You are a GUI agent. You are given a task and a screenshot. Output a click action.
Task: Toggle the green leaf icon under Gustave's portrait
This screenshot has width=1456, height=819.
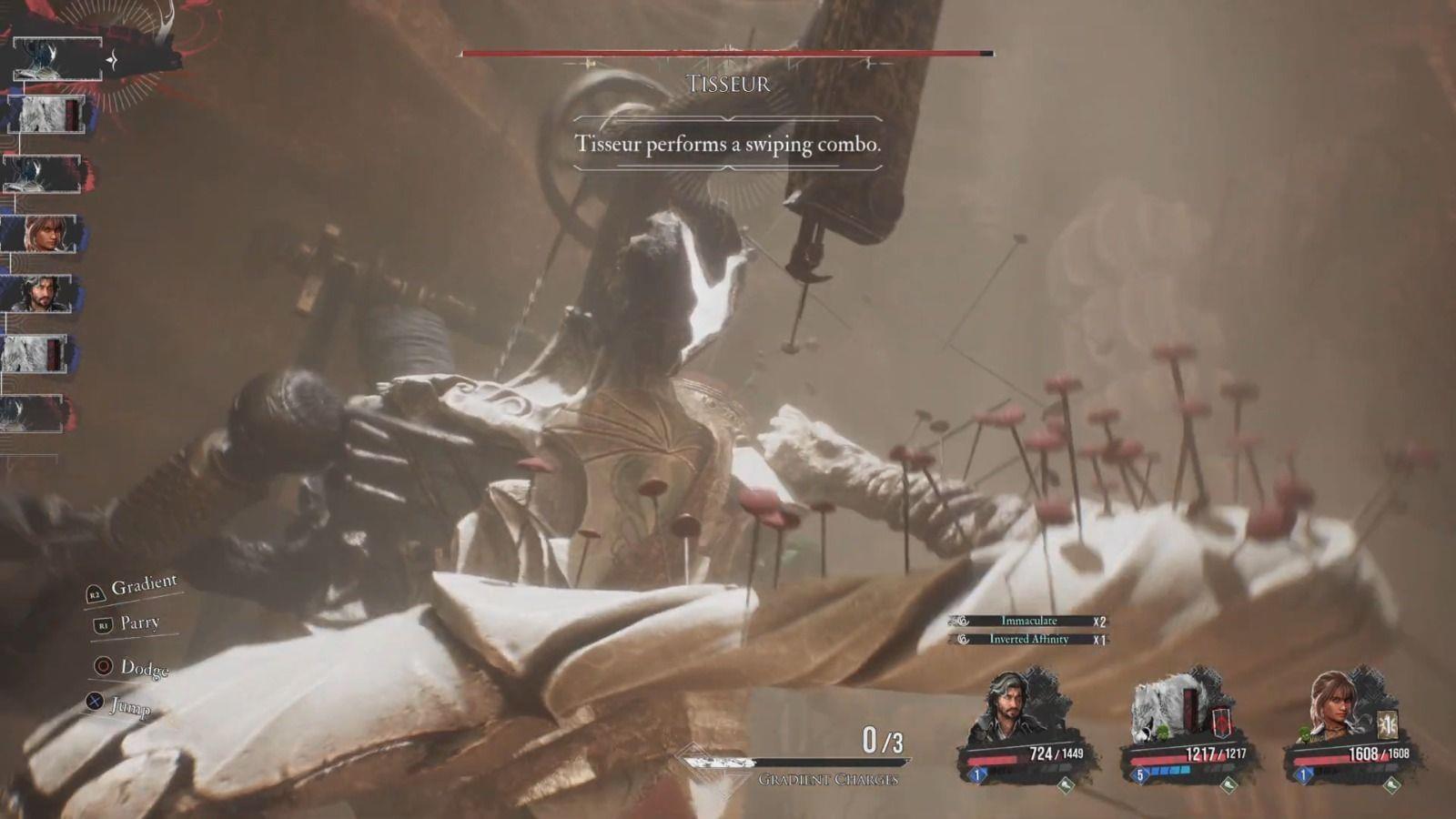coord(1066,784)
